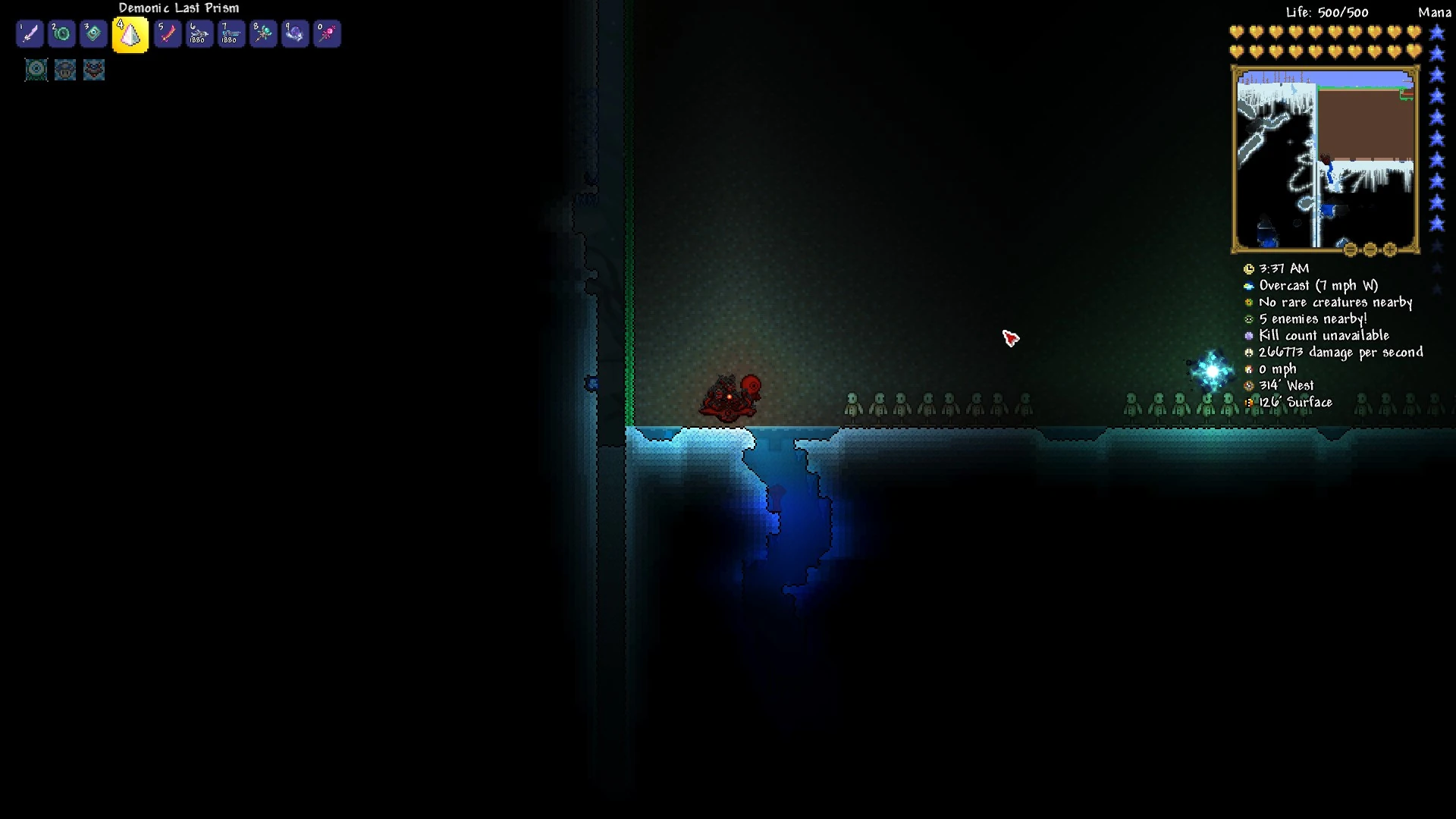Reset the minimap zoom level

[x=1351, y=249]
